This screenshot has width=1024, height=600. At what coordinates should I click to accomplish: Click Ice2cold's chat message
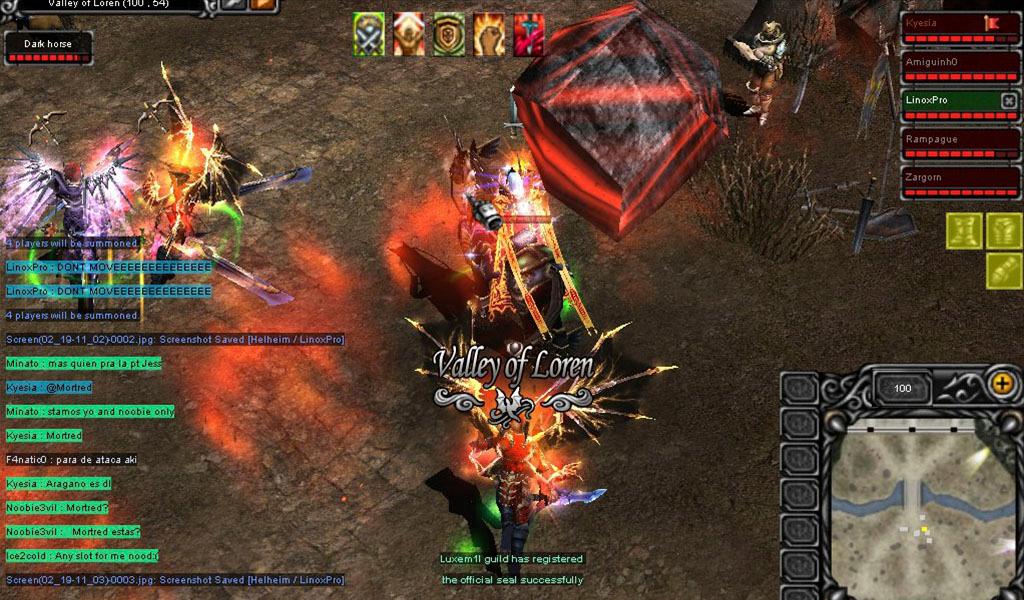coord(82,556)
